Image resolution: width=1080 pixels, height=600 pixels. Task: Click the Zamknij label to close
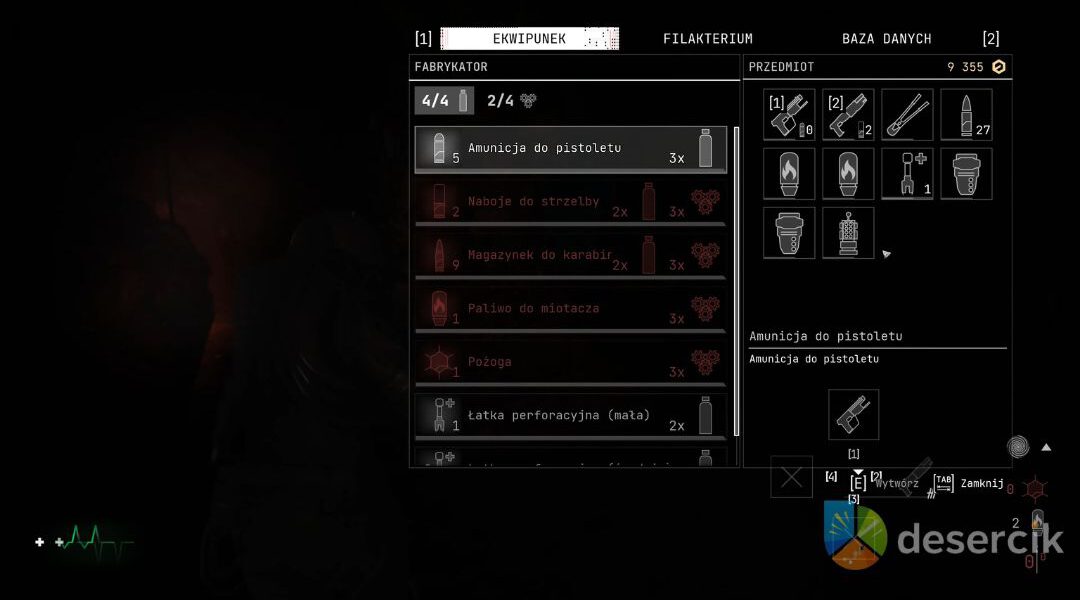click(981, 483)
